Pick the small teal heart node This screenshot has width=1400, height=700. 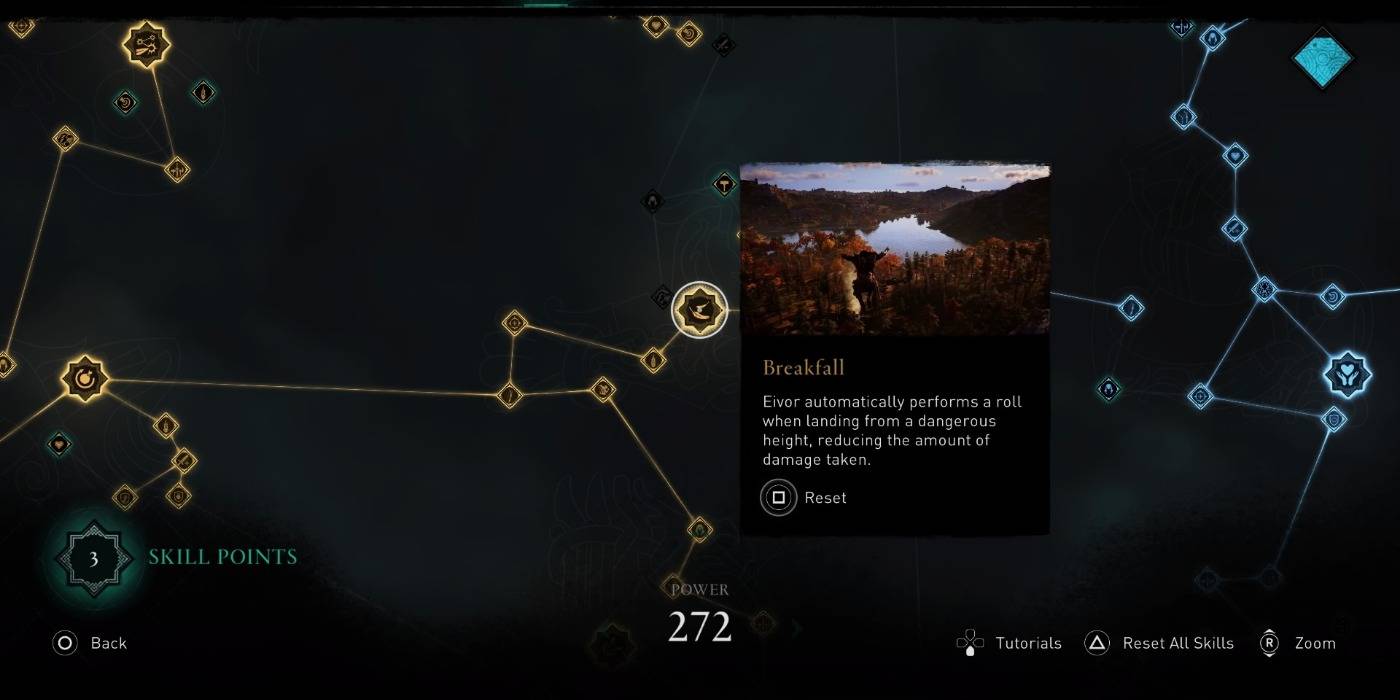[x=60, y=443]
